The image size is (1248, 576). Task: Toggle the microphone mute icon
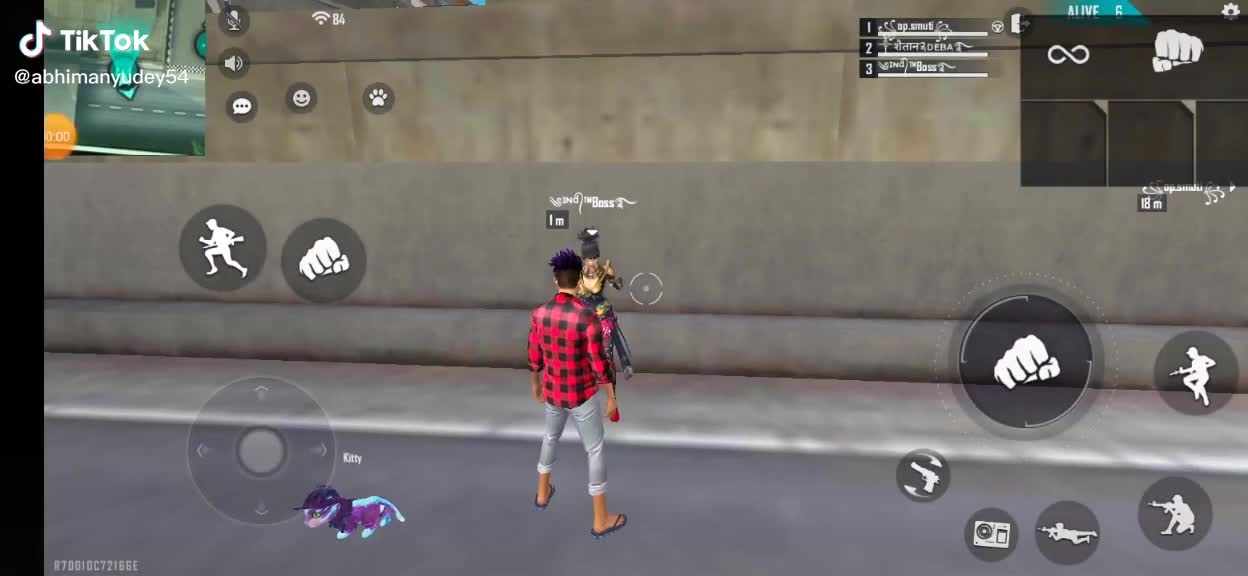(x=233, y=19)
